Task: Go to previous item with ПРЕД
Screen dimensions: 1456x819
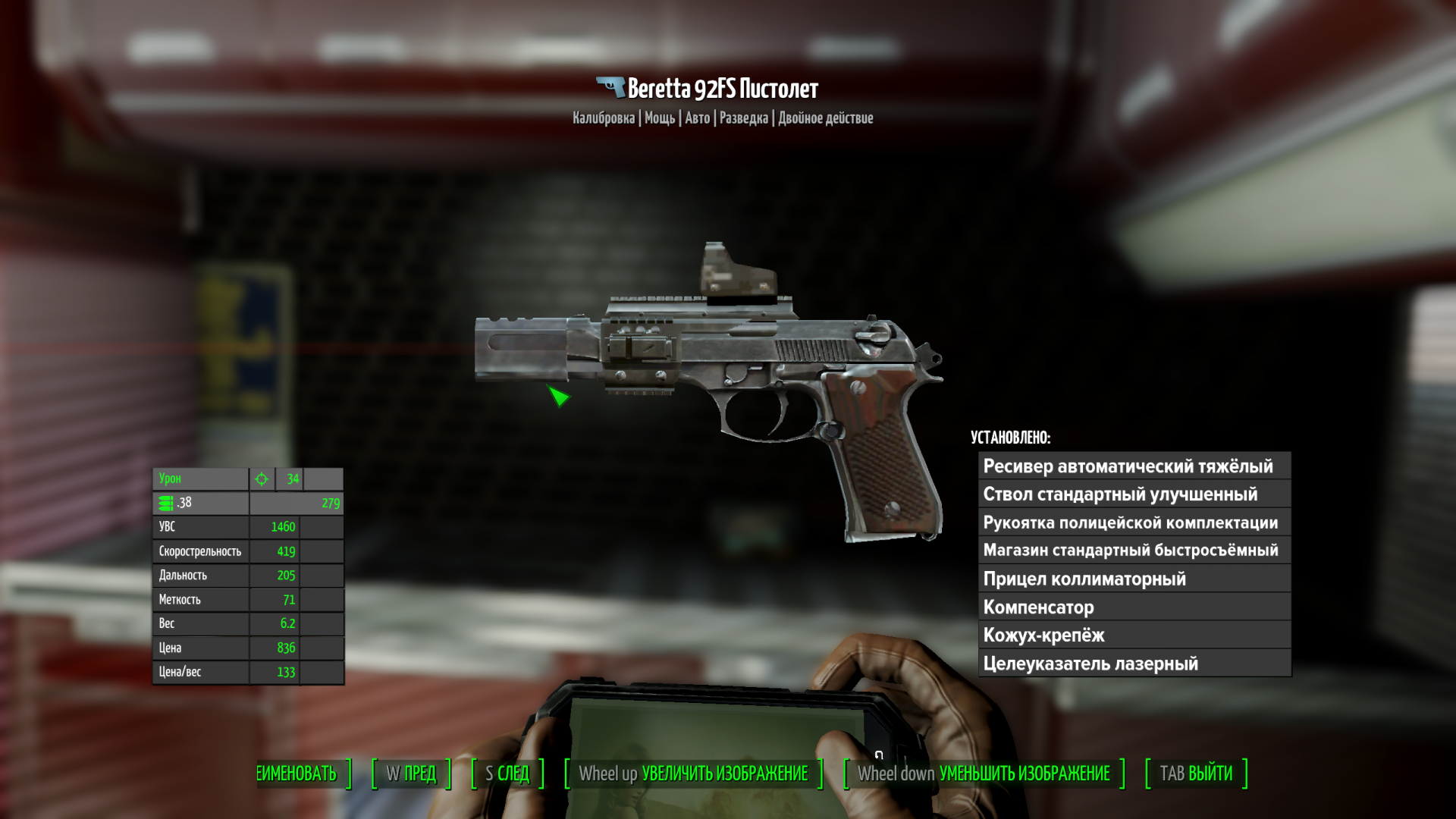Action: [411, 773]
